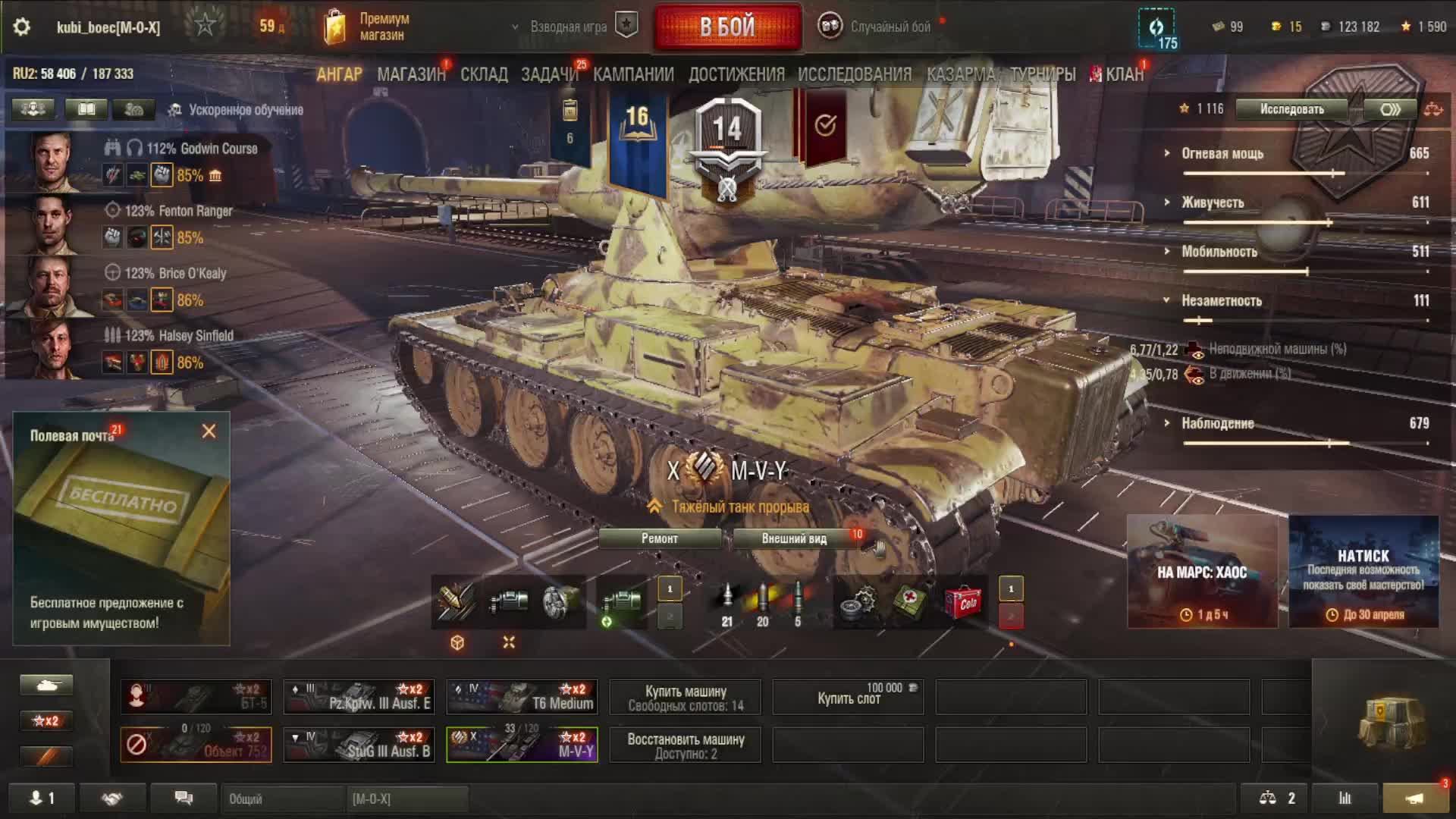Image resolution: width=1456 pixels, height=819 pixels.
Task: Open the Премиум магазин shop
Action: [x=369, y=27]
